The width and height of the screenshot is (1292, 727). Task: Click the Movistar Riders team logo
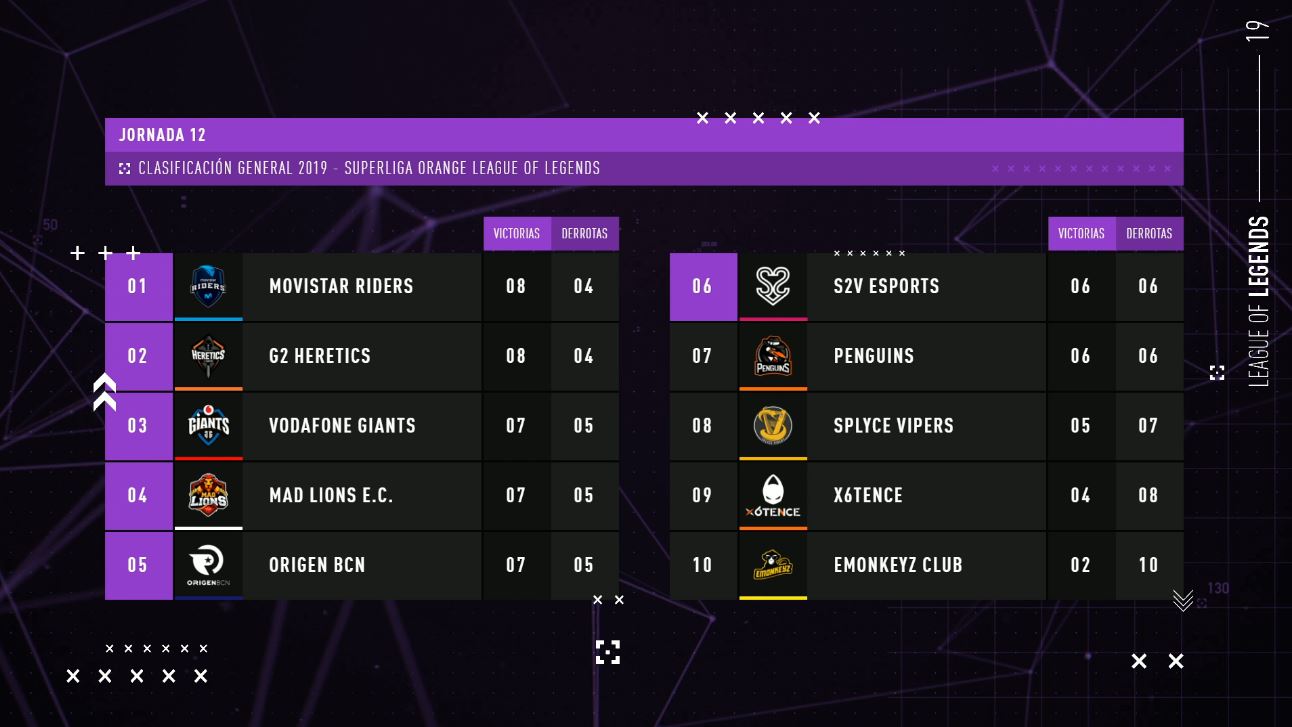pyautogui.click(x=208, y=286)
